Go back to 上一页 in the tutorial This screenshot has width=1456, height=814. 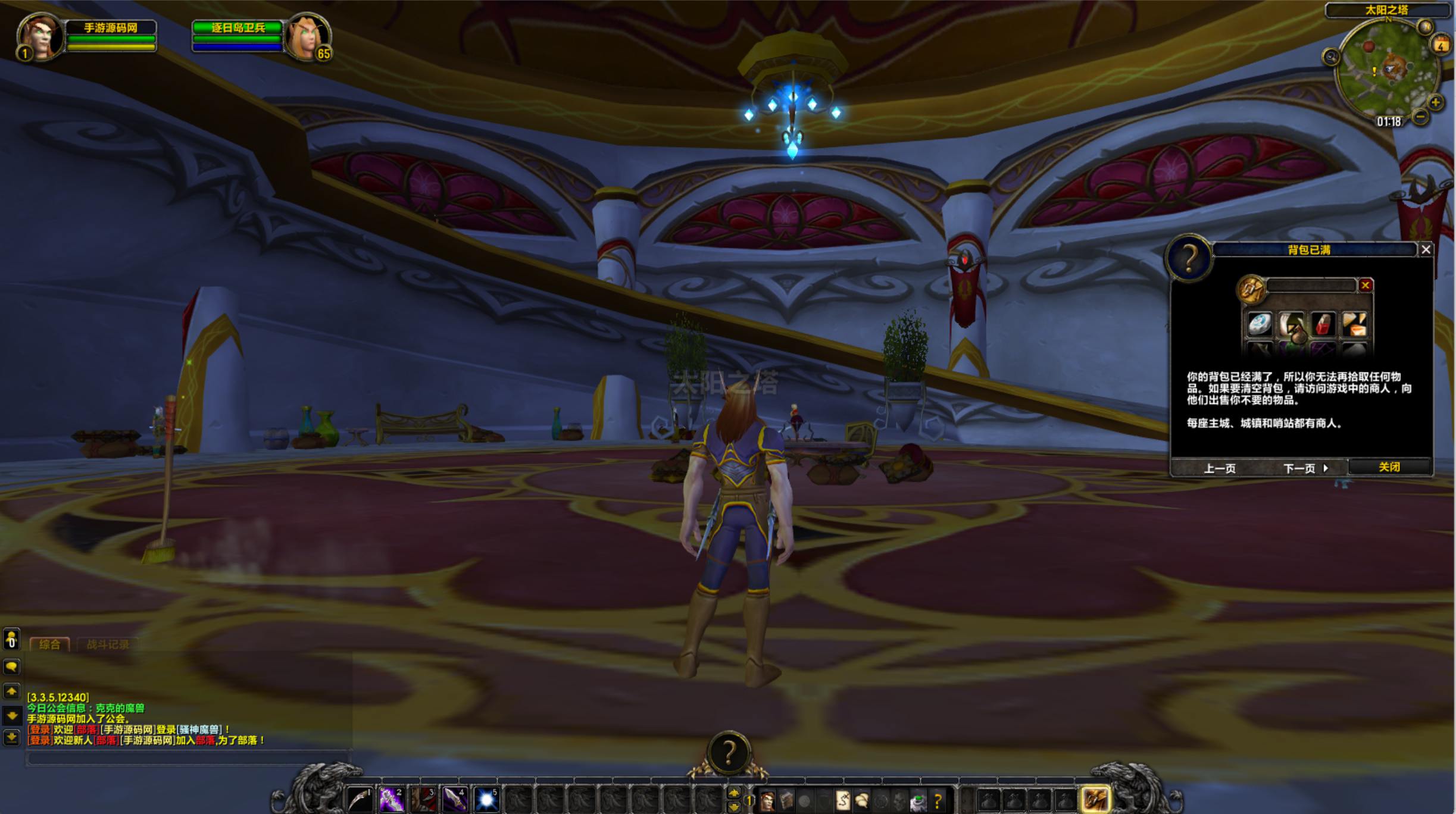coord(1219,468)
